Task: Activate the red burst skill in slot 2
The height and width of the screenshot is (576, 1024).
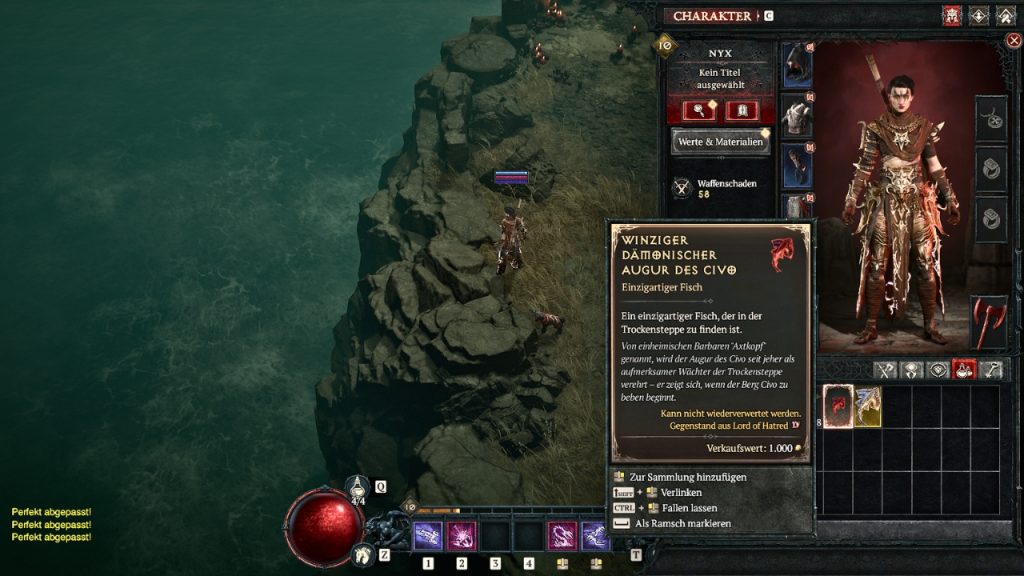Action: 461,536
